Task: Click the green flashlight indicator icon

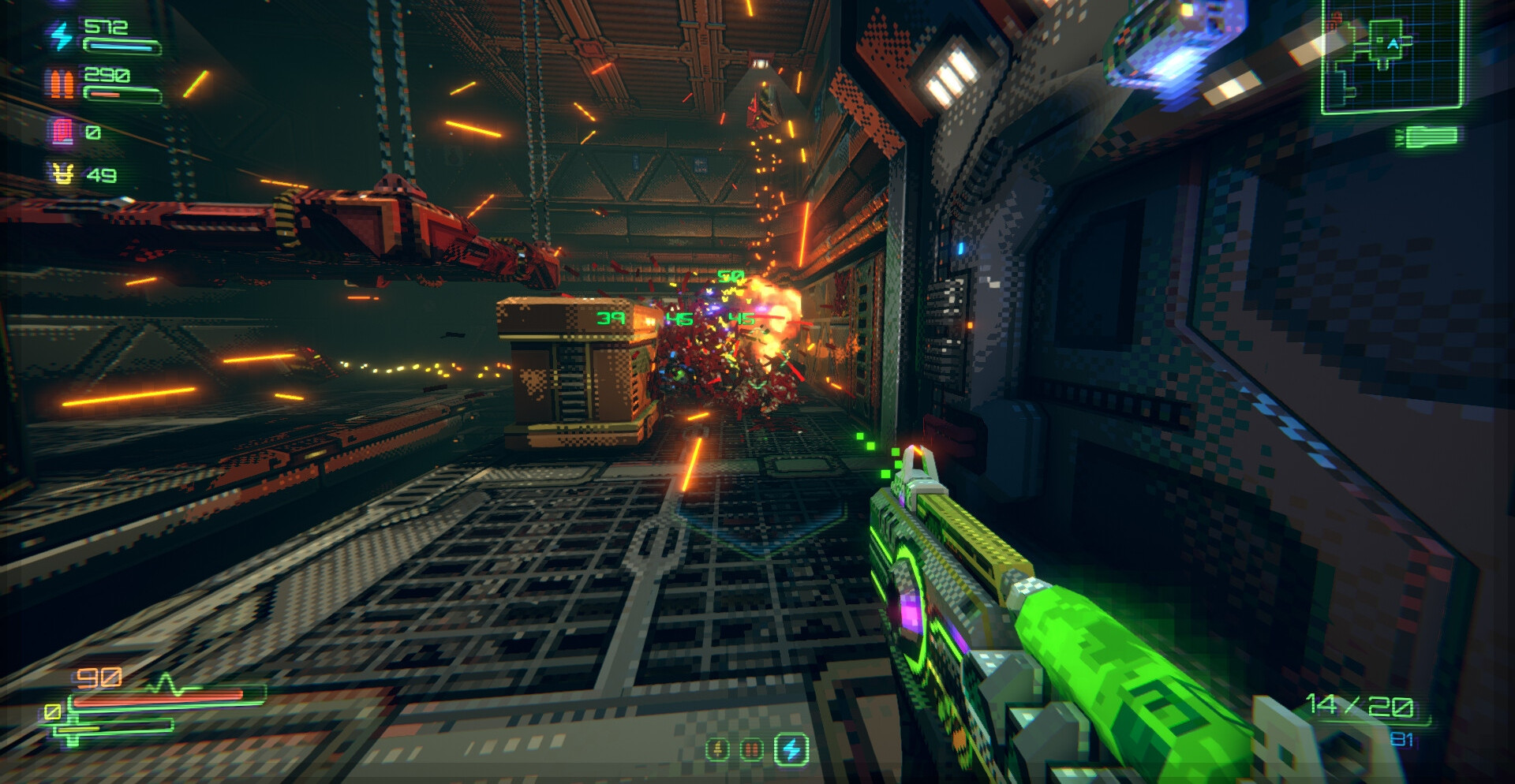Action: 1427,137
